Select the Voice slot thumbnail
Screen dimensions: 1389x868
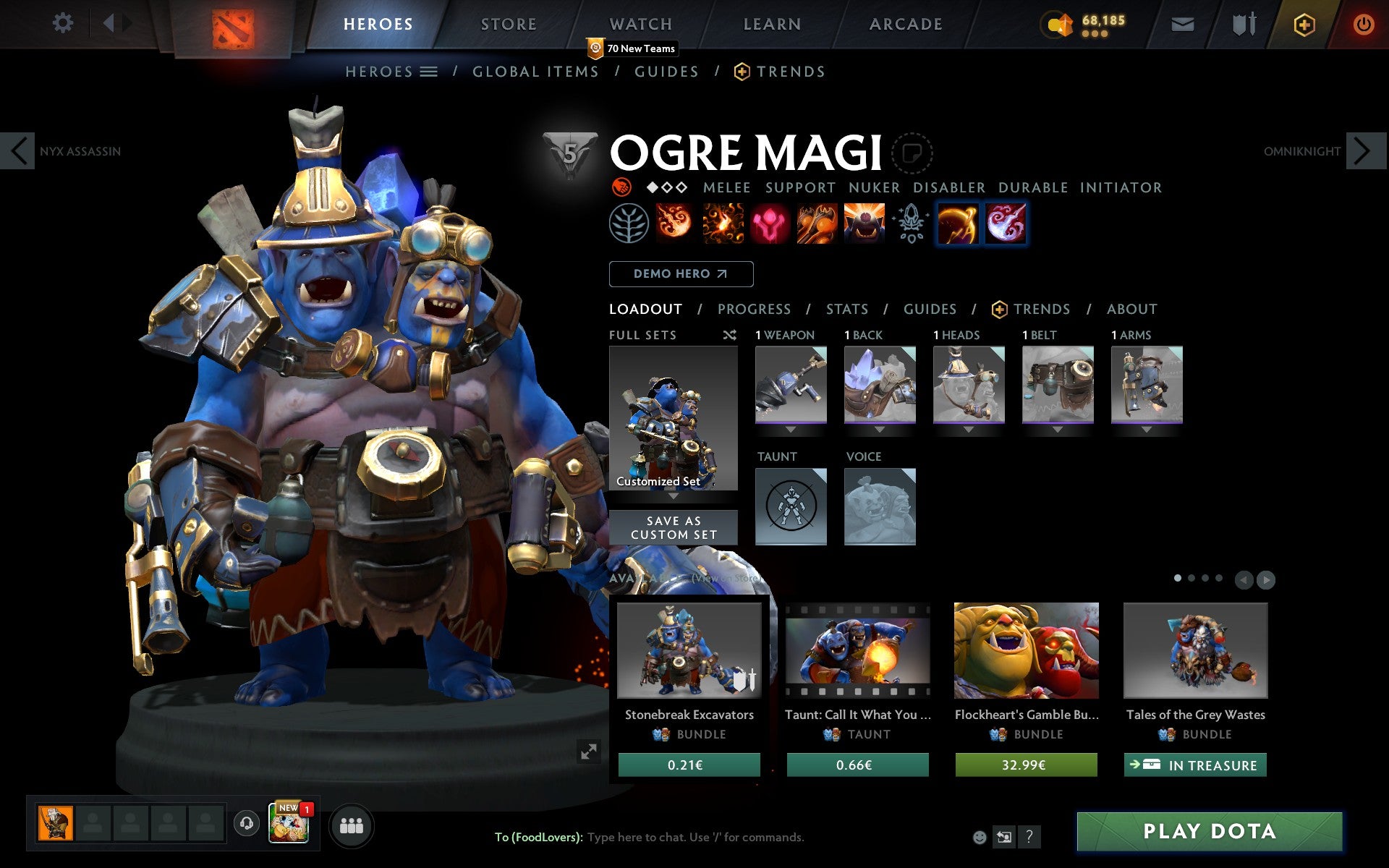tap(880, 506)
